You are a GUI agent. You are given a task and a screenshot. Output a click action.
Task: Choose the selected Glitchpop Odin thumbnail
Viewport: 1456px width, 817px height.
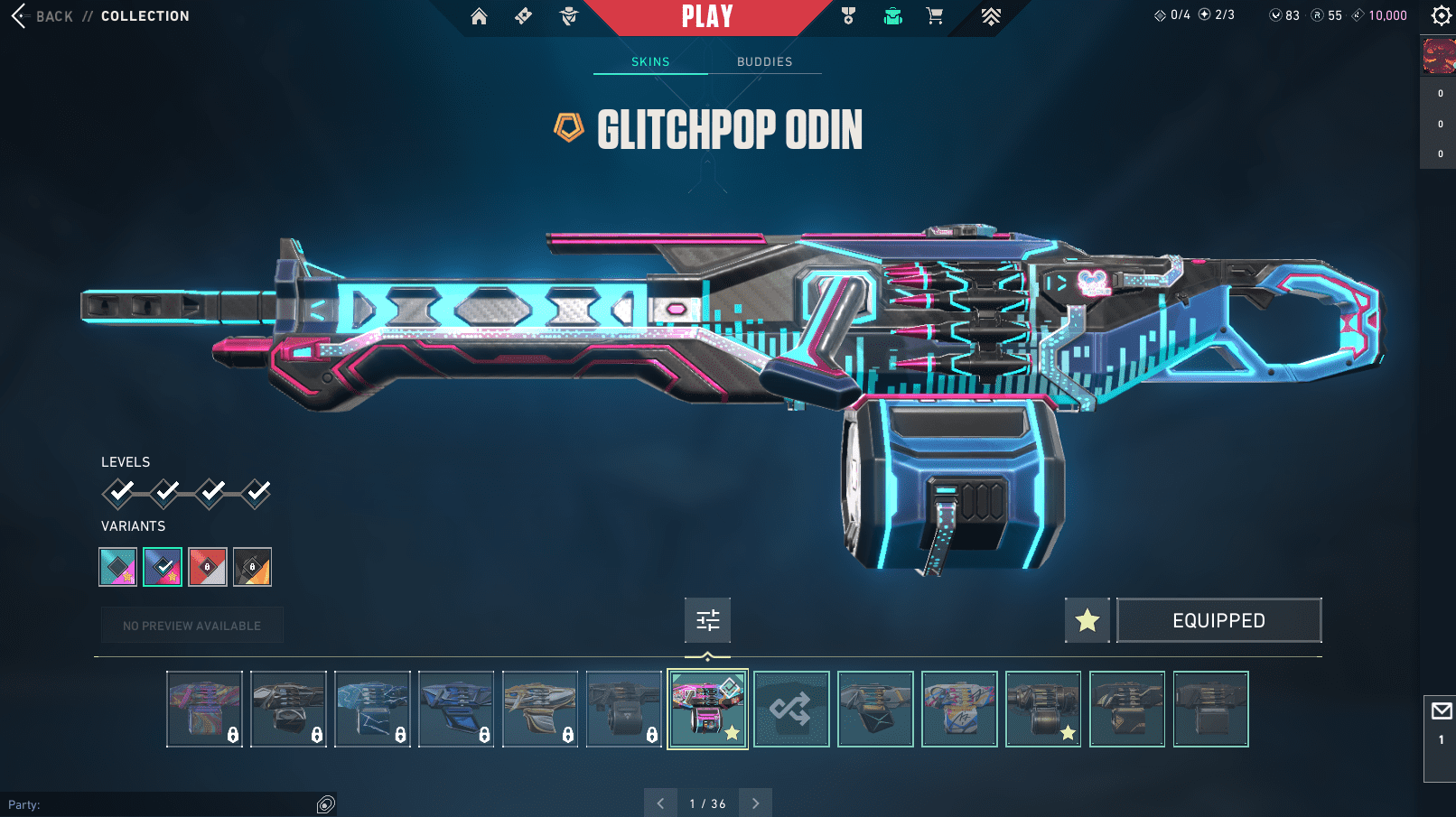coord(707,709)
